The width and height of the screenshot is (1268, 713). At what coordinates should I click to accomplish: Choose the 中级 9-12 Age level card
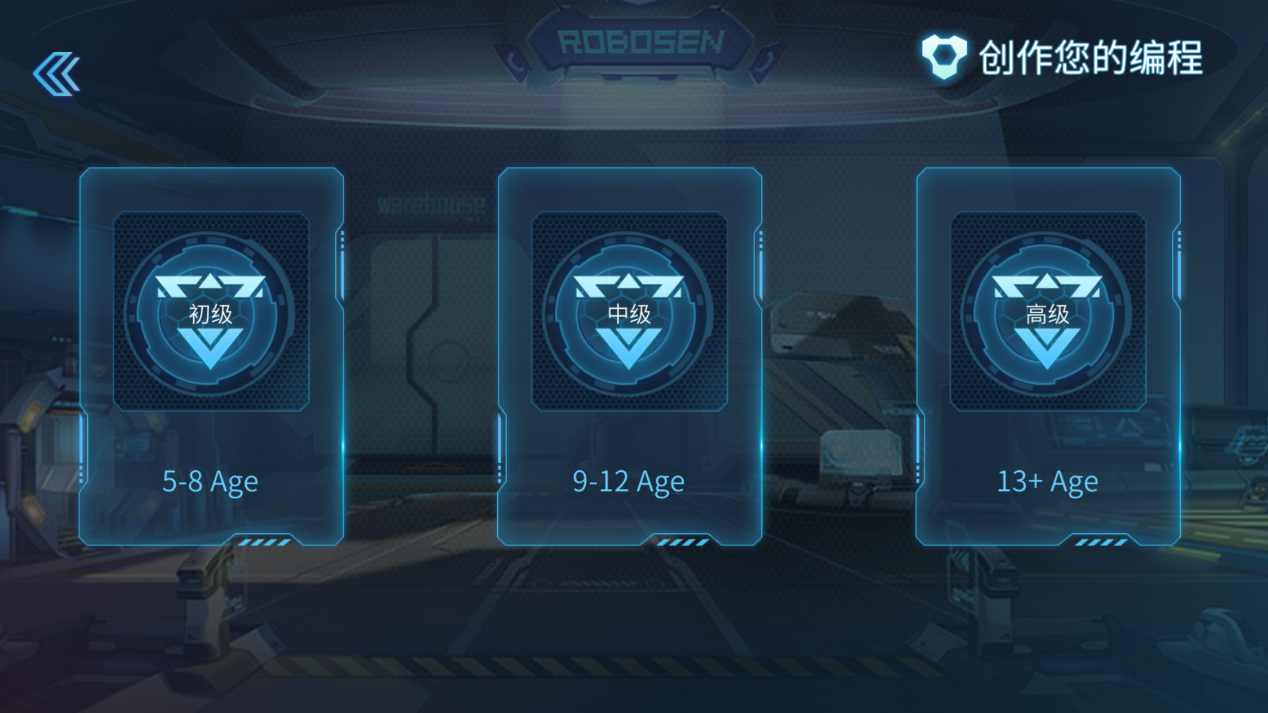coord(629,356)
